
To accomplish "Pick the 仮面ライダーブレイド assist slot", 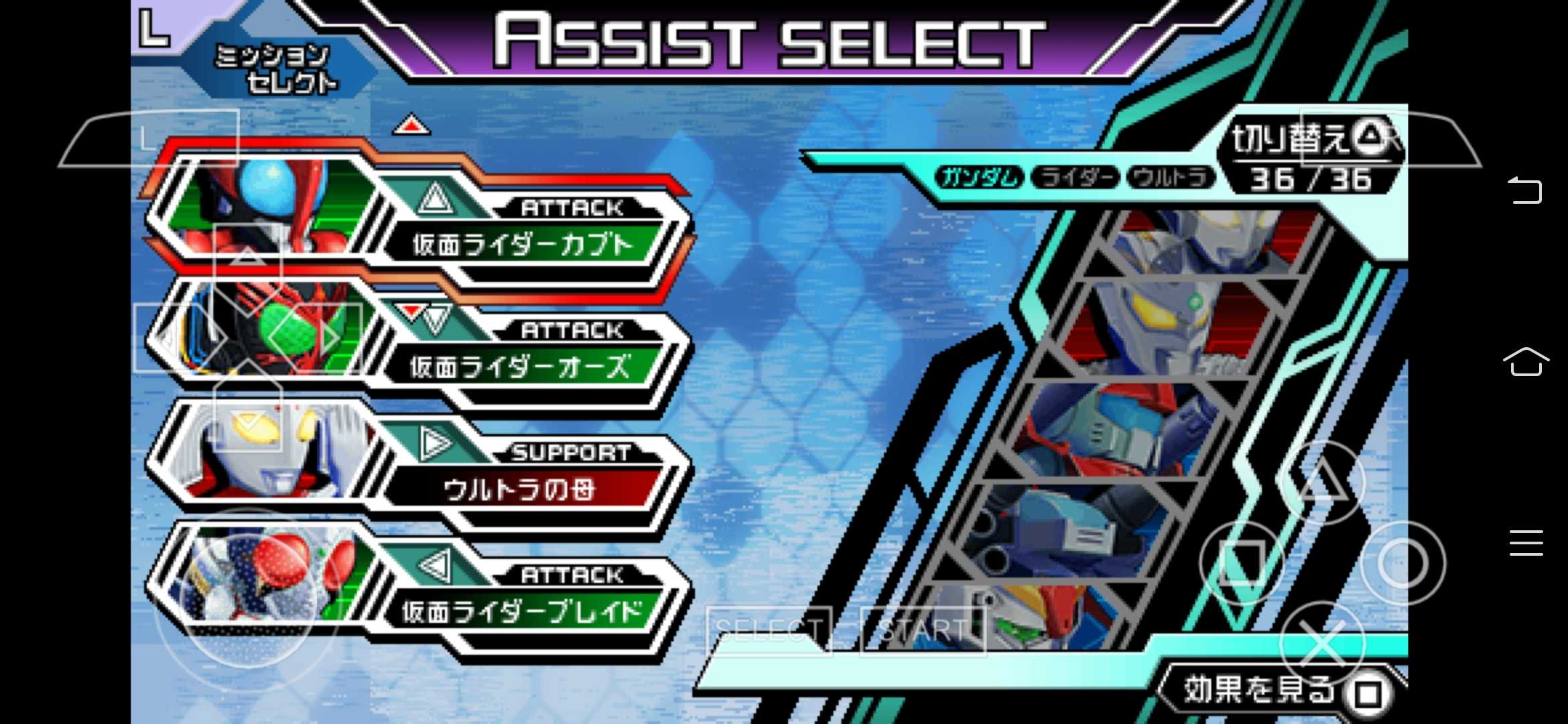I will coord(521,611).
